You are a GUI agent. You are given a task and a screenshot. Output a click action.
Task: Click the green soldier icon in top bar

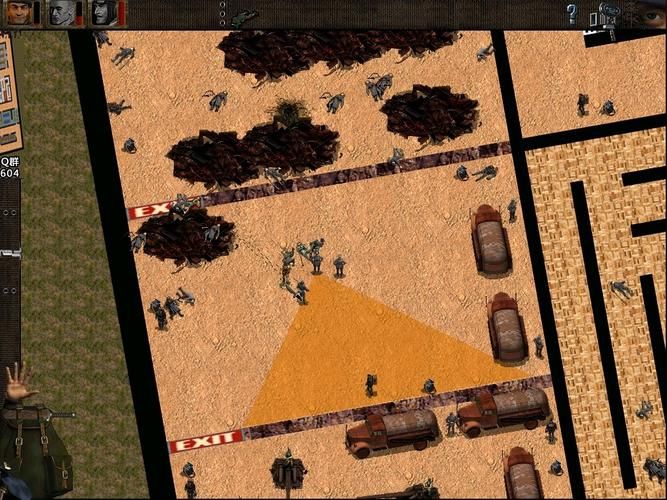[243, 17]
